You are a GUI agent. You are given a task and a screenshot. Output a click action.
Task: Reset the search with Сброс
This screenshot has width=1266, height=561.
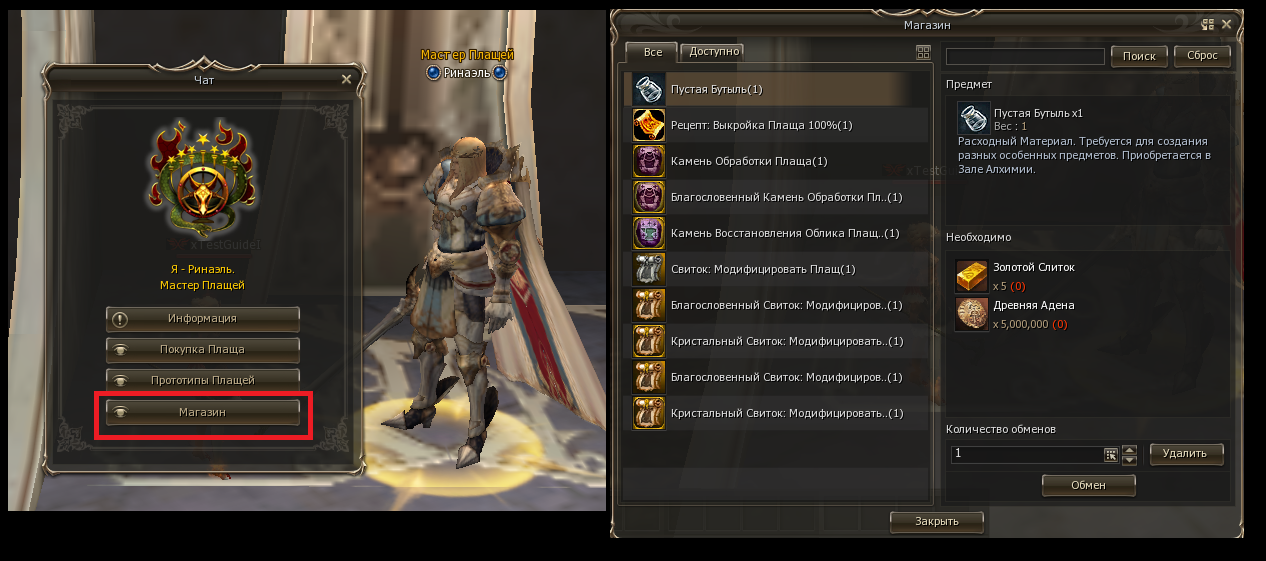click(x=1202, y=57)
